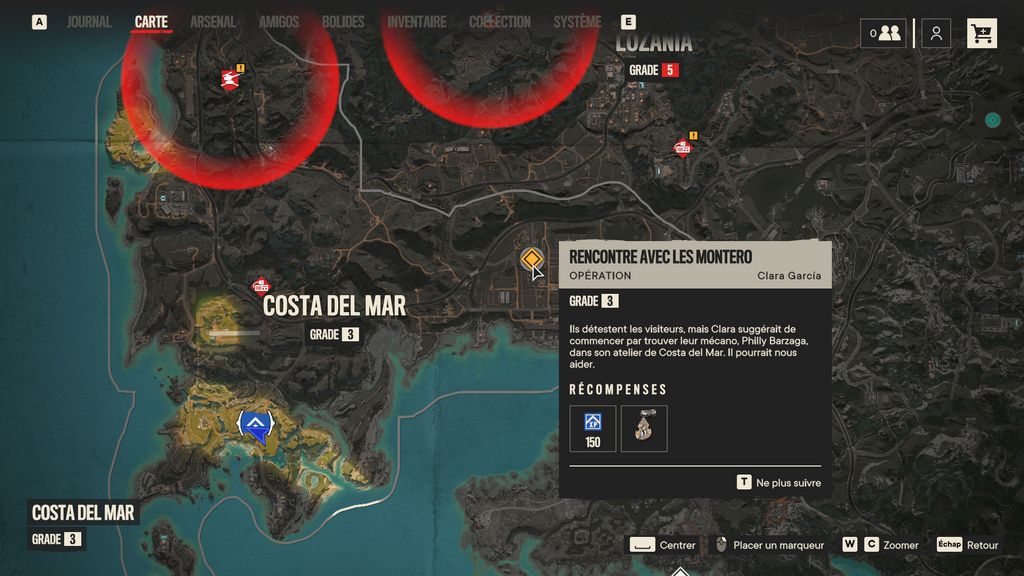1024x576 pixels.
Task: Select the Carte tab
Action: pos(151,22)
